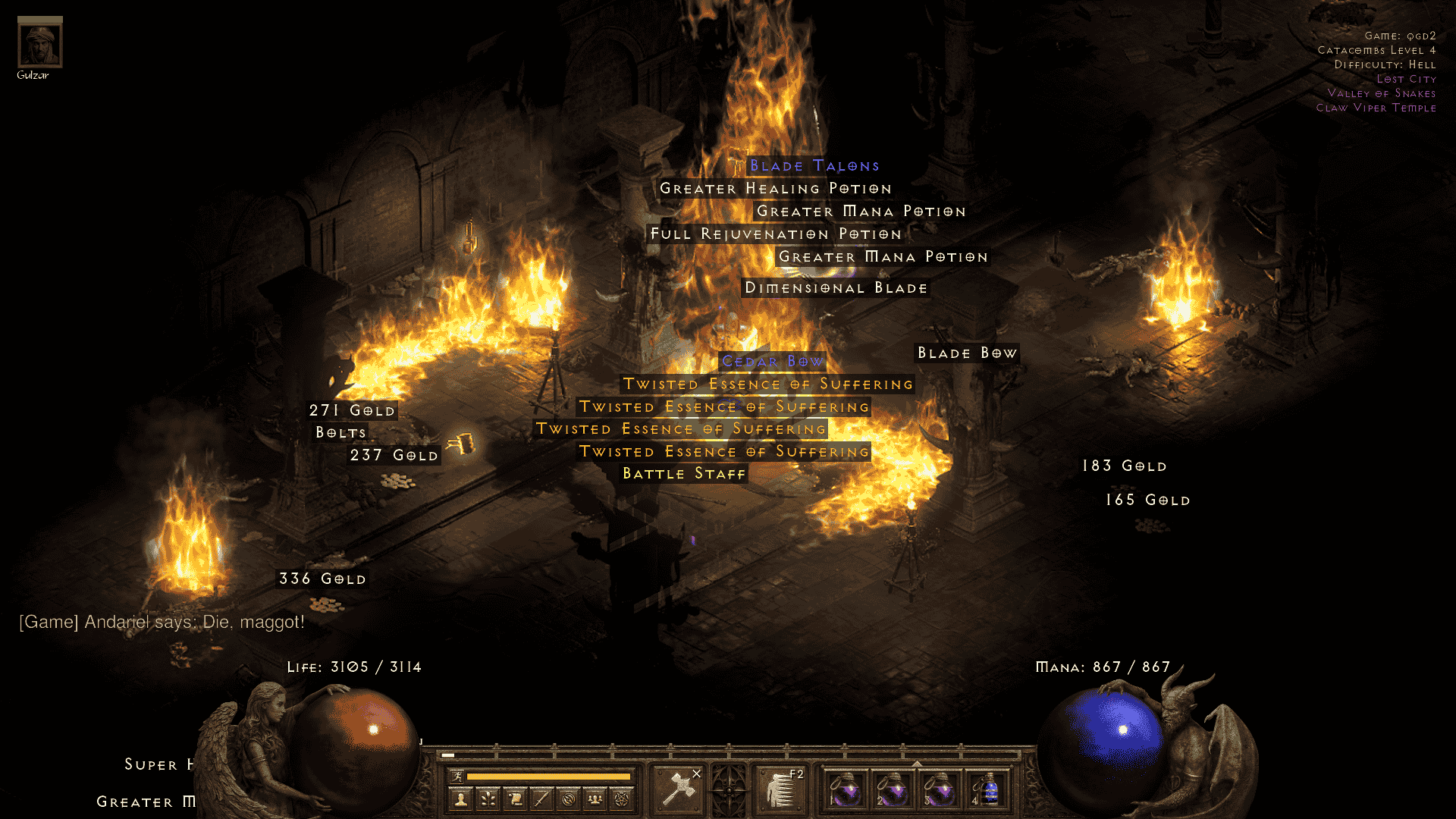The height and width of the screenshot is (819, 1456).
Task: Select Lost City from the area list
Action: (1407, 79)
